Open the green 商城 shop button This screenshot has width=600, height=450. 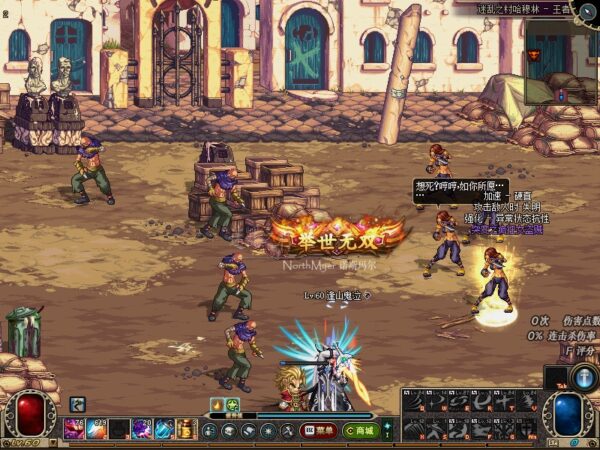pyautogui.click(x=360, y=431)
